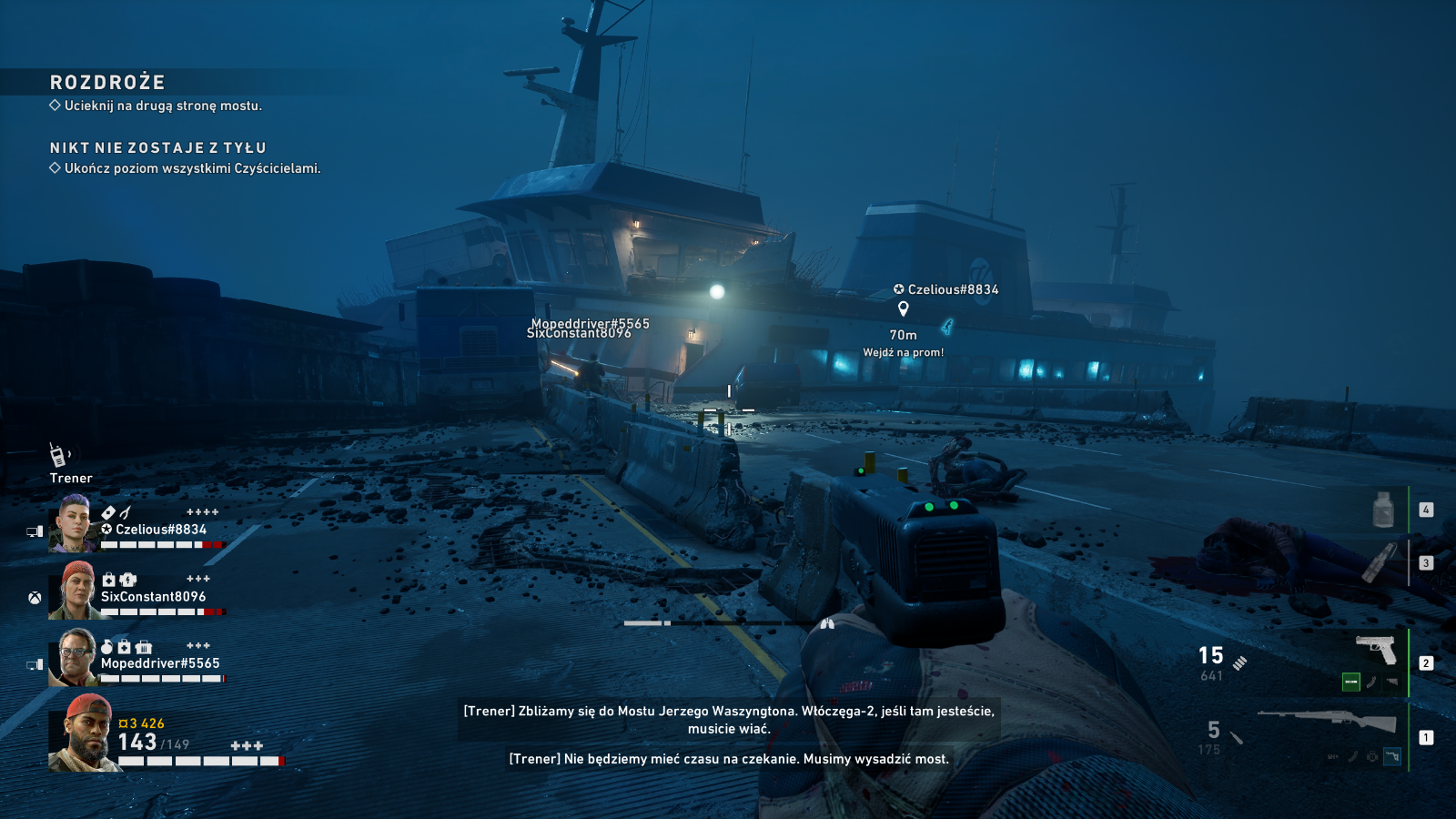Switch to the rifle in weapon slot 1
This screenshot has width=1456, height=819.
point(1327,721)
